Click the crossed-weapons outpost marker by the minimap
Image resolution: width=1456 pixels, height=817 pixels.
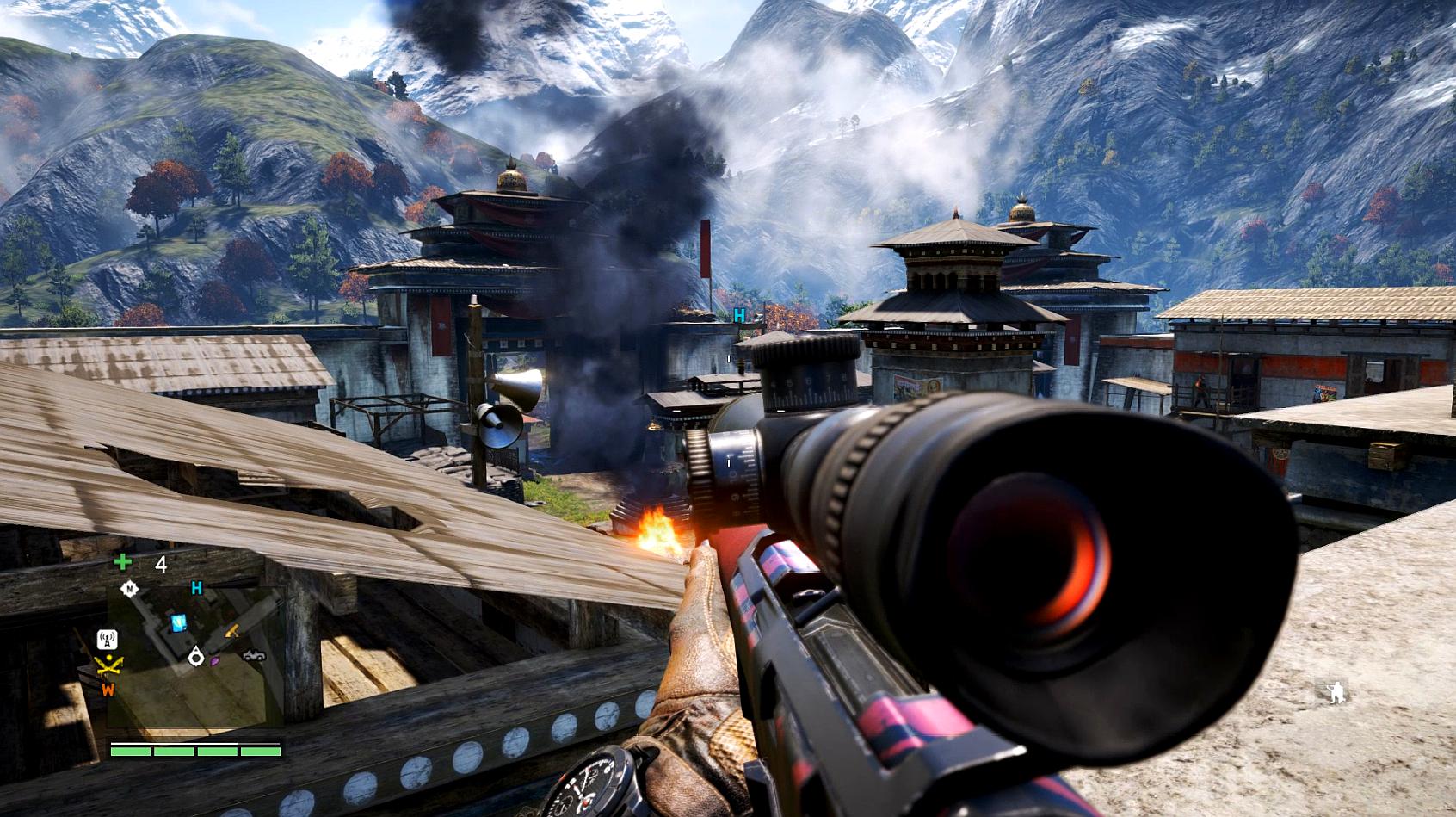(108, 665)
